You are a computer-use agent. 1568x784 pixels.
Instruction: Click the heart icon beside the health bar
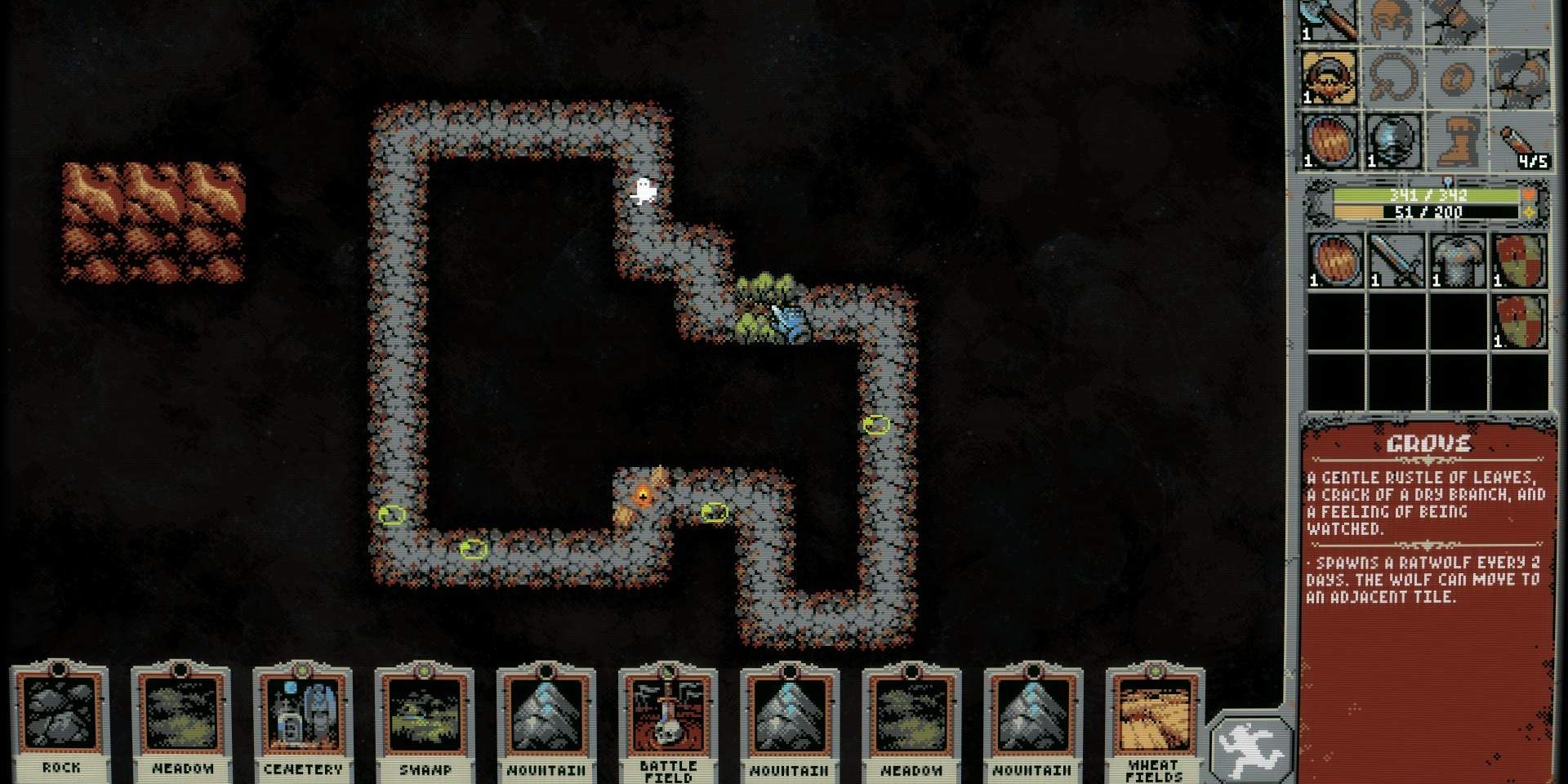pos(1529,194)
